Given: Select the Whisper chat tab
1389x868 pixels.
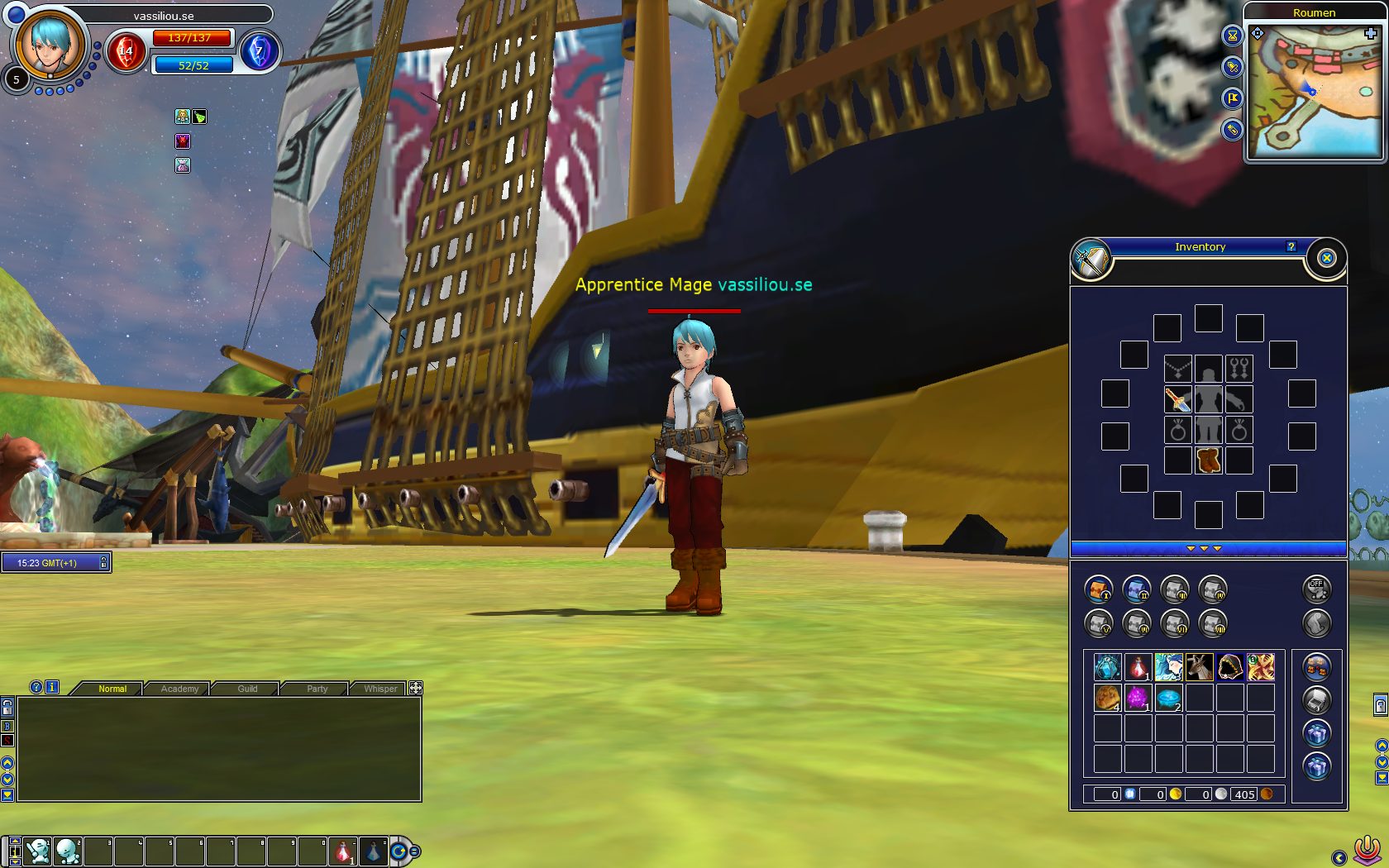Looking at the screenshot, I should click(x=380, y=689).
